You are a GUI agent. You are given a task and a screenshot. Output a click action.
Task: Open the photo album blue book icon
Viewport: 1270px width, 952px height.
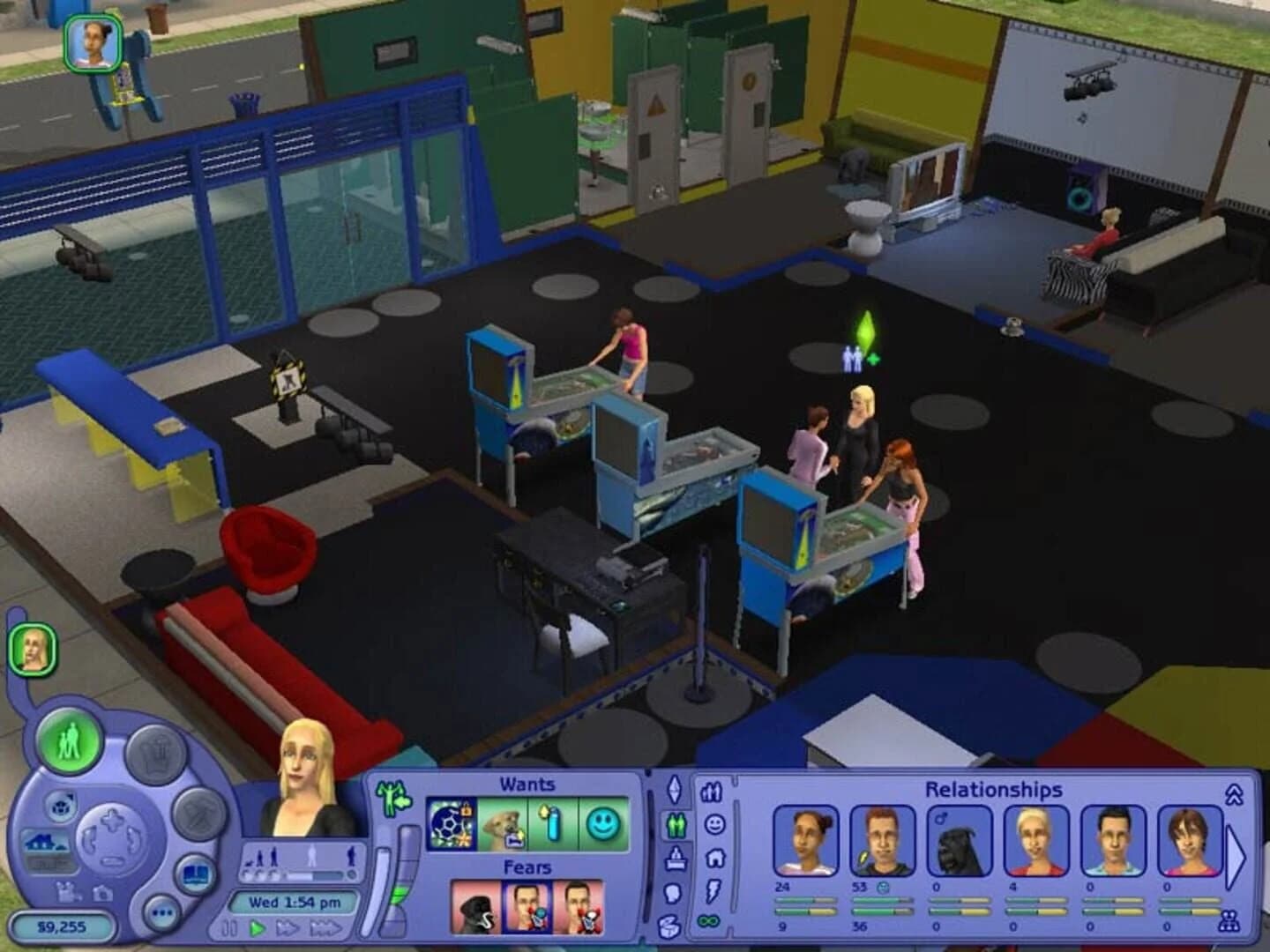pyautogui.click(x=194, y=874)
